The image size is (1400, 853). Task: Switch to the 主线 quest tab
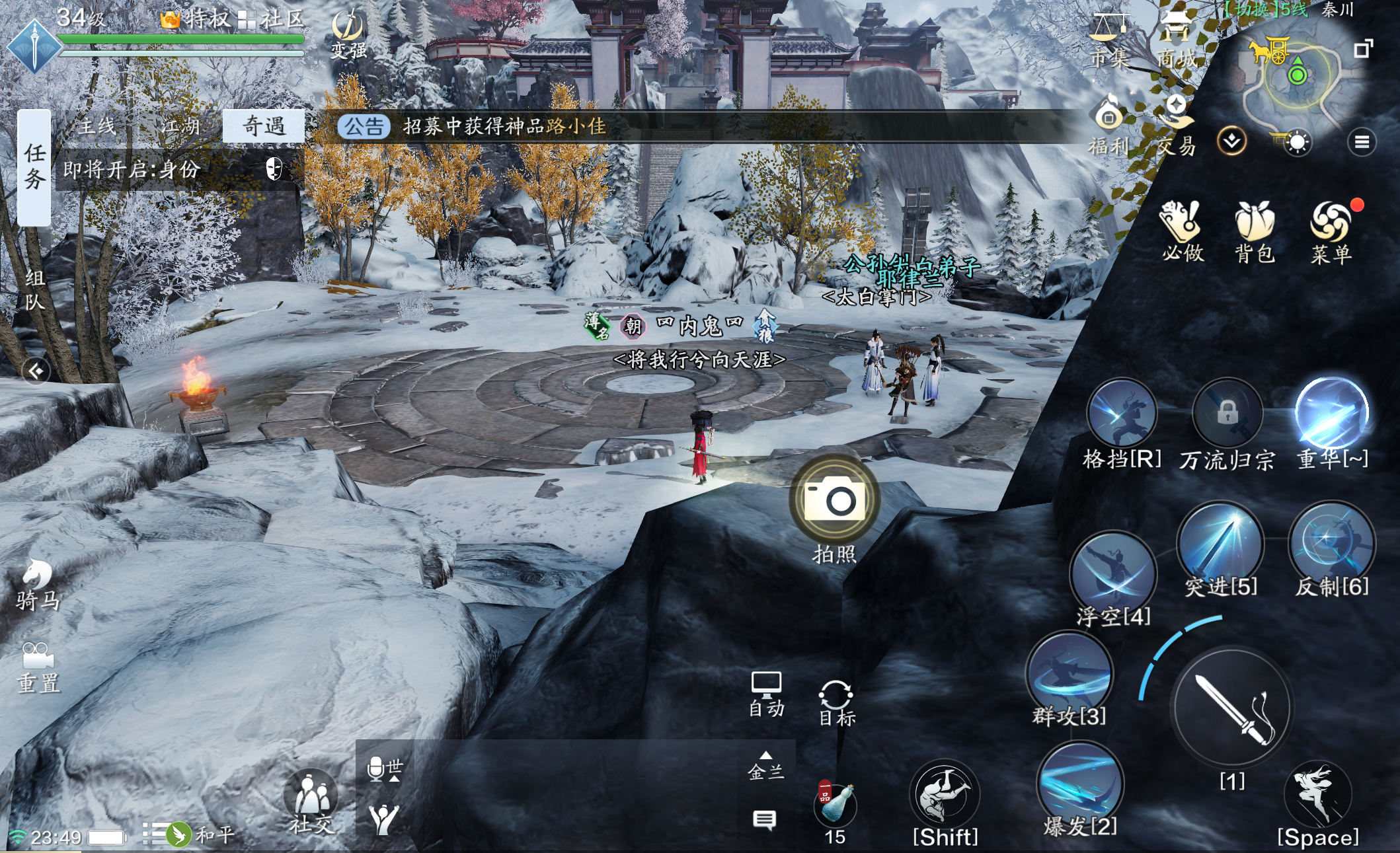coord(97,126)
